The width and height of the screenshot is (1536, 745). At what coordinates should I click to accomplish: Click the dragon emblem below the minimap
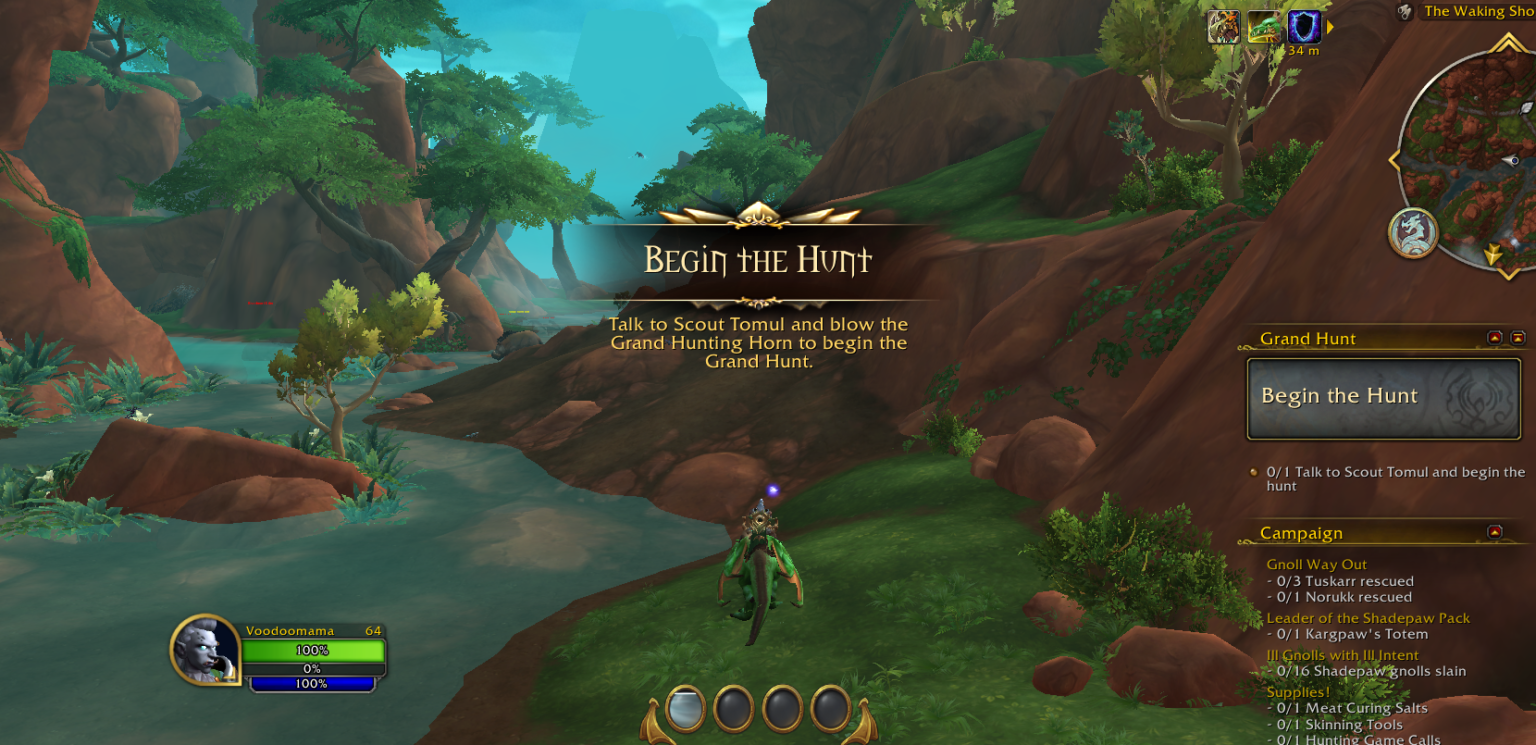[x=1413, y=233]
